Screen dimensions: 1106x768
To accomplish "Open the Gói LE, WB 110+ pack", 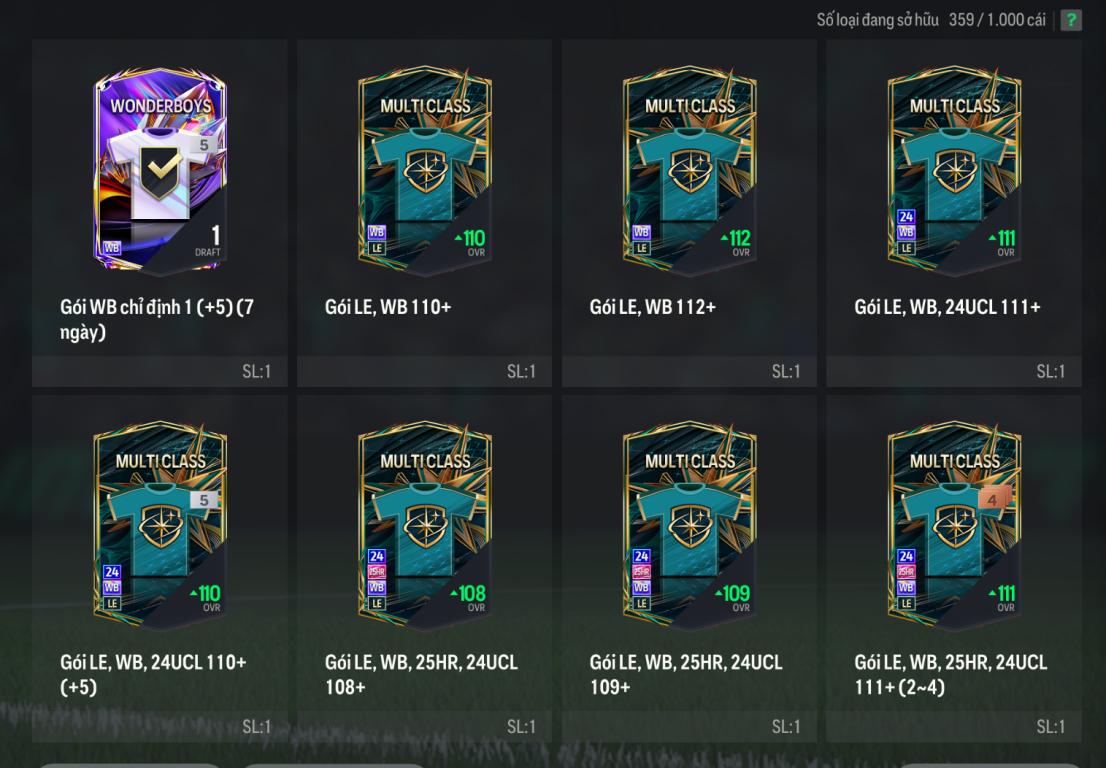I will tap(425, 172).
